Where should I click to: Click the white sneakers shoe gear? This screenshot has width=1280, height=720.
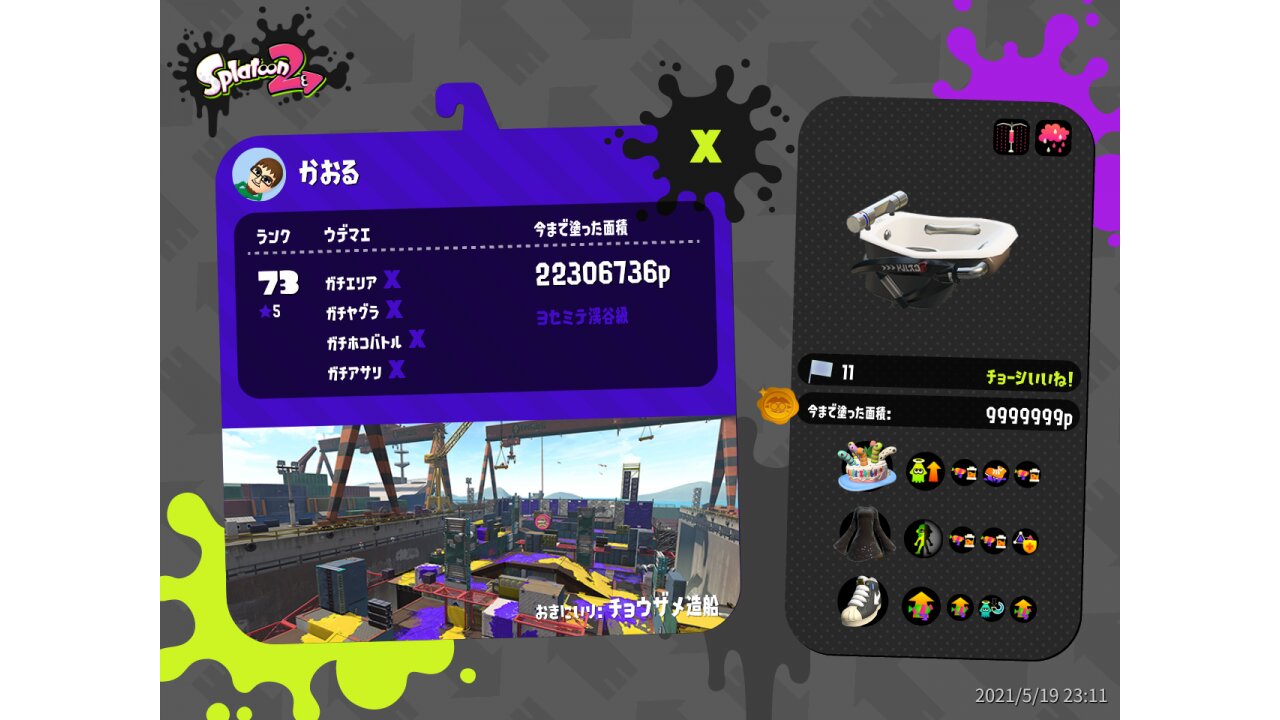click(x=864, y=602)
